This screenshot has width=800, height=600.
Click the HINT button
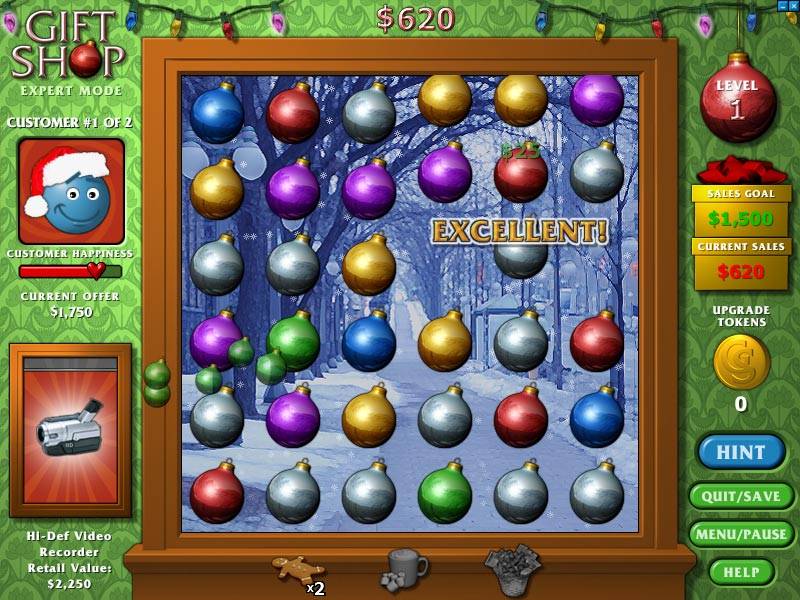(x=741, y=452)
